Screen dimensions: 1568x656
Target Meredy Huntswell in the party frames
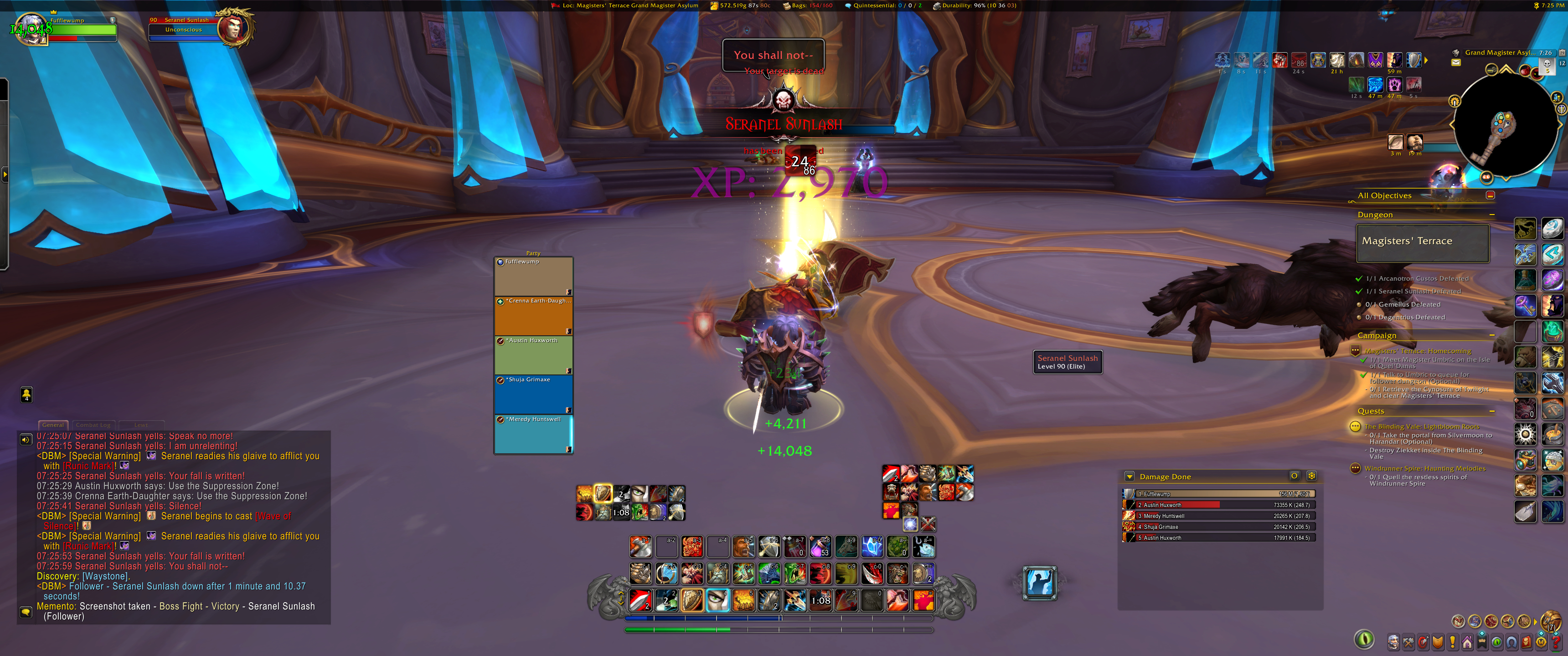[x=533, y=434]
